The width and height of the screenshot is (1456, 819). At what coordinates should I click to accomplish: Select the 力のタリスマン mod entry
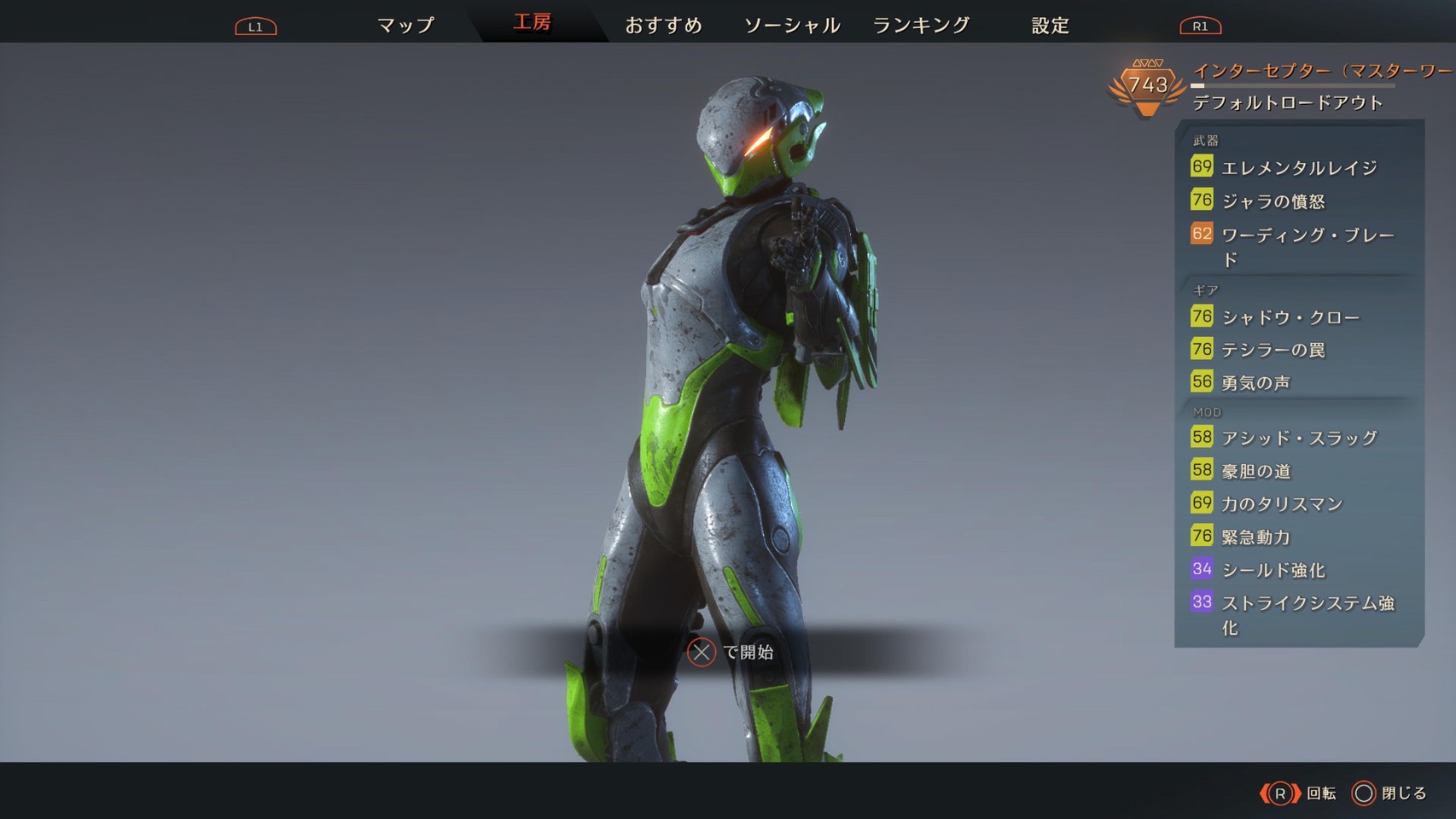pos(1281,504)
